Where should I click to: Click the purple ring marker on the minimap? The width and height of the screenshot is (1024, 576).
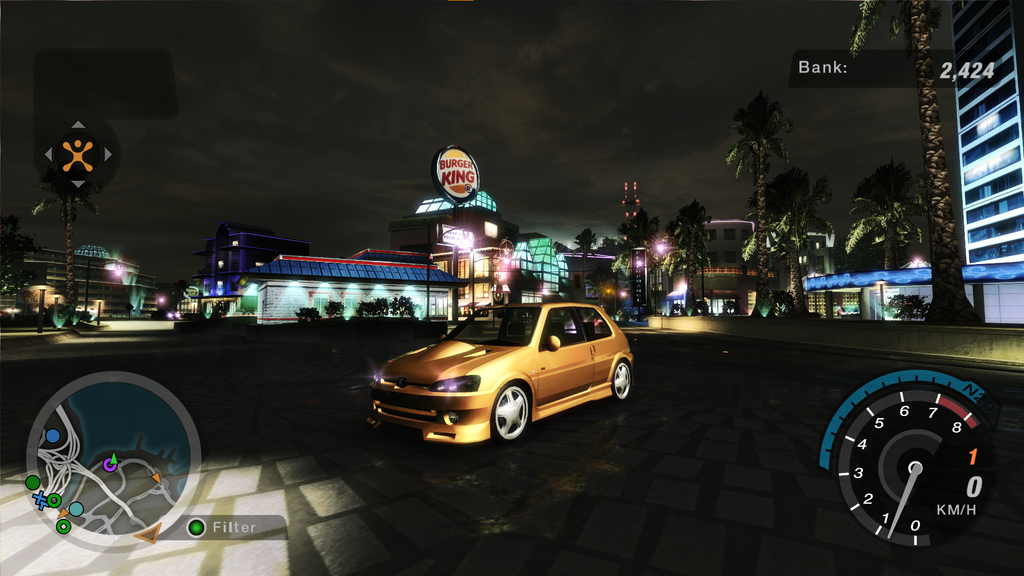tap(110, 464)
